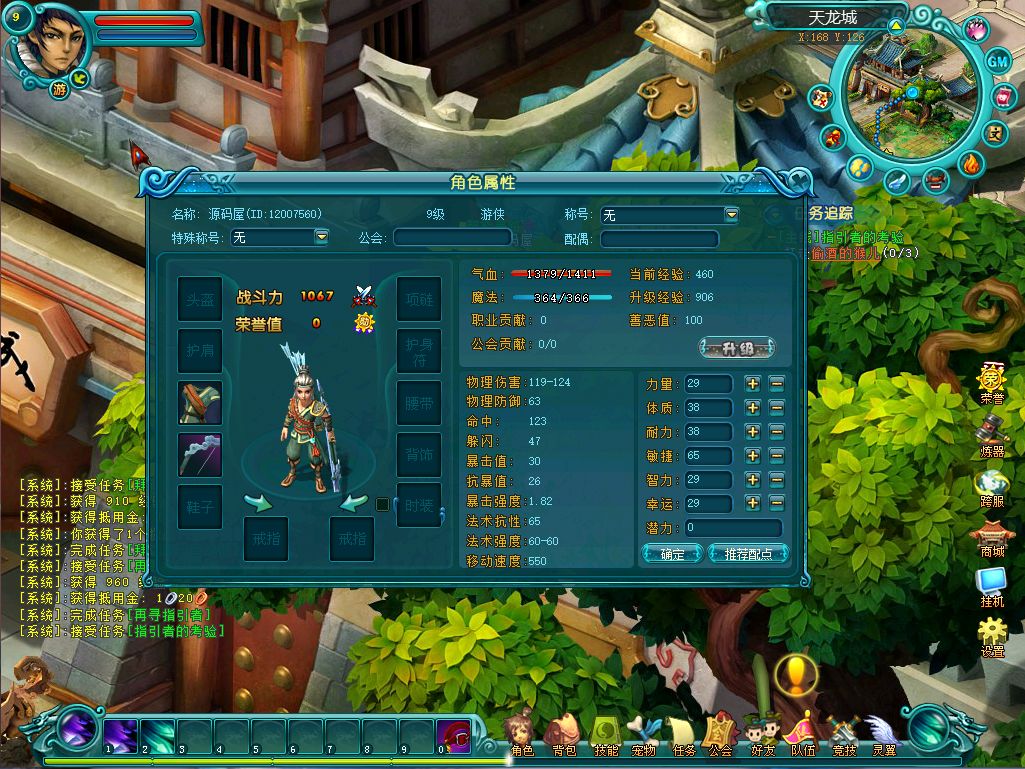Expand the 特殊称号 special title dropdown

click(x=321, y=237)
